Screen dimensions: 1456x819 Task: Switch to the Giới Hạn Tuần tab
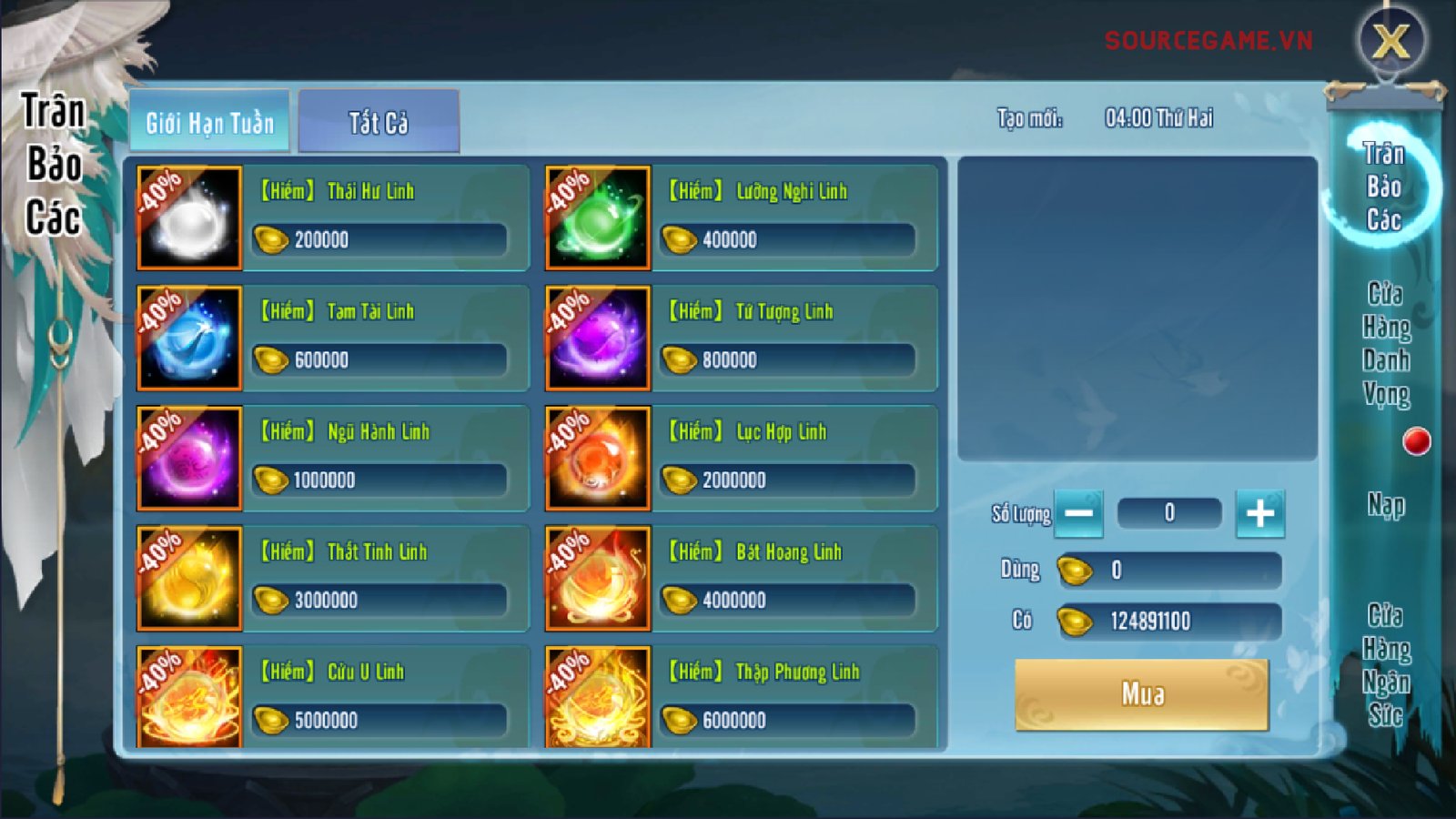[x=209, y=122]
